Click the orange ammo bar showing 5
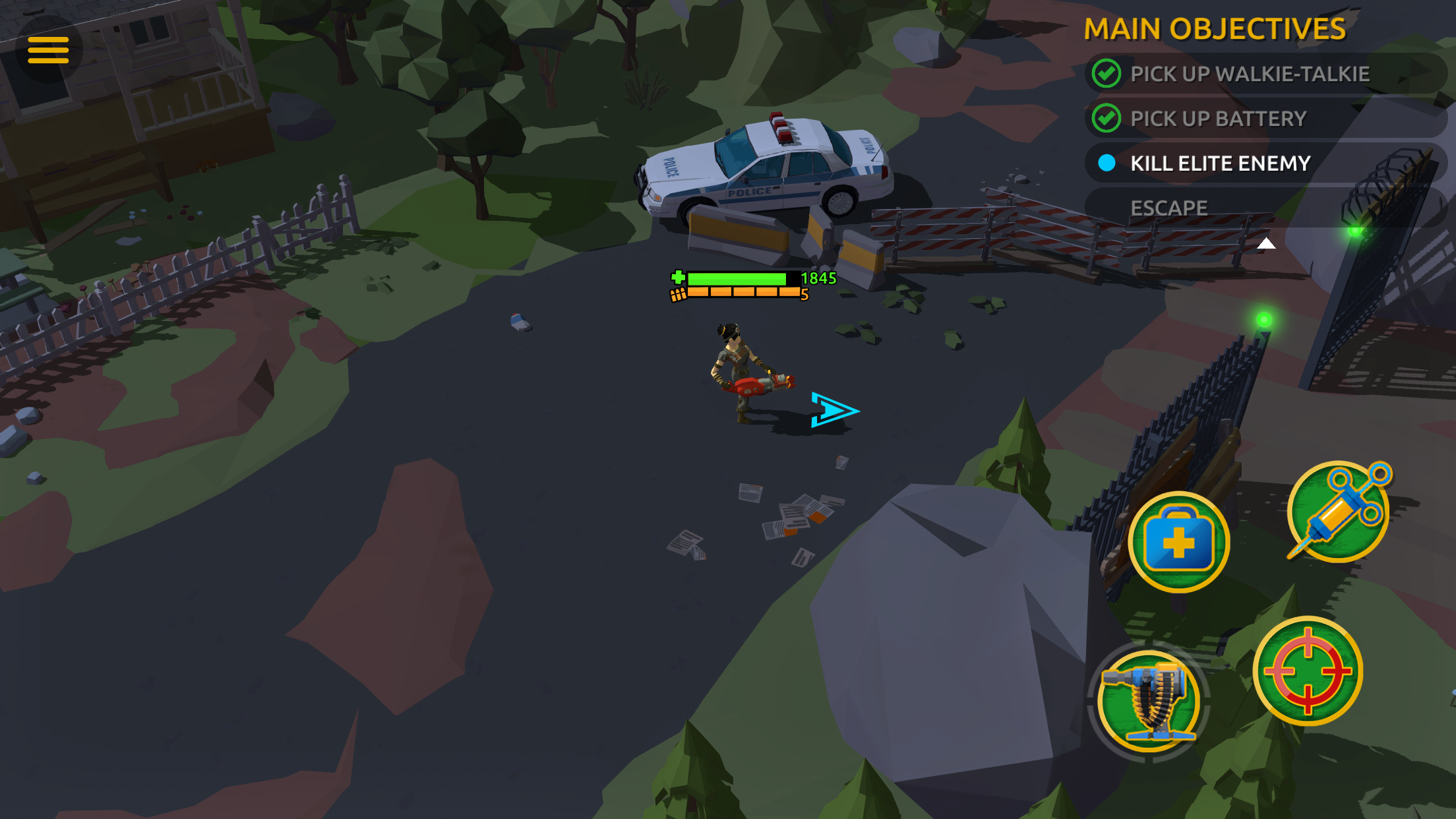This screenshot has height=819, width=1456. pyautogui.click(x=744, y=293)
